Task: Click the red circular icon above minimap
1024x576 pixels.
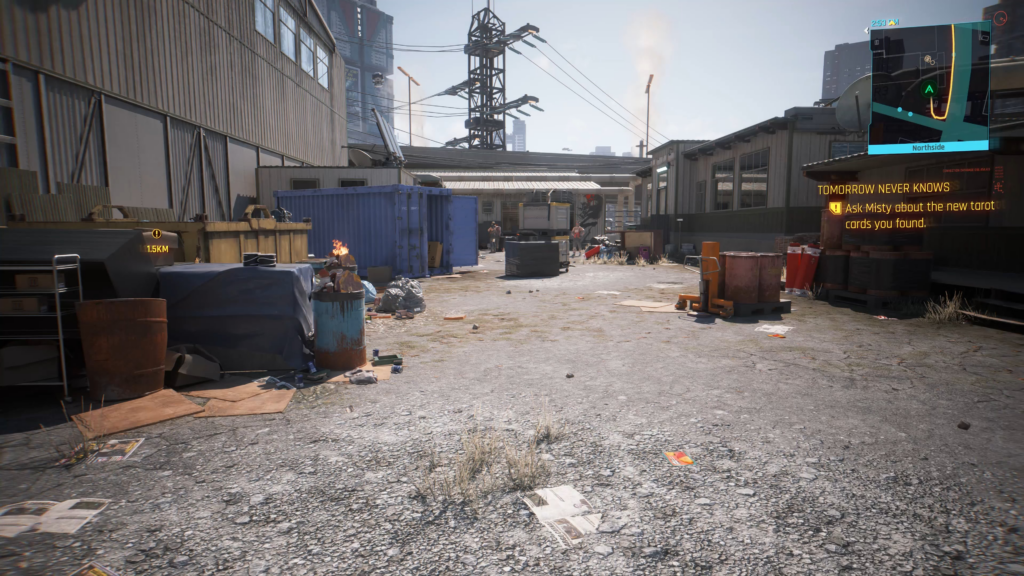Action: [999, 17]
